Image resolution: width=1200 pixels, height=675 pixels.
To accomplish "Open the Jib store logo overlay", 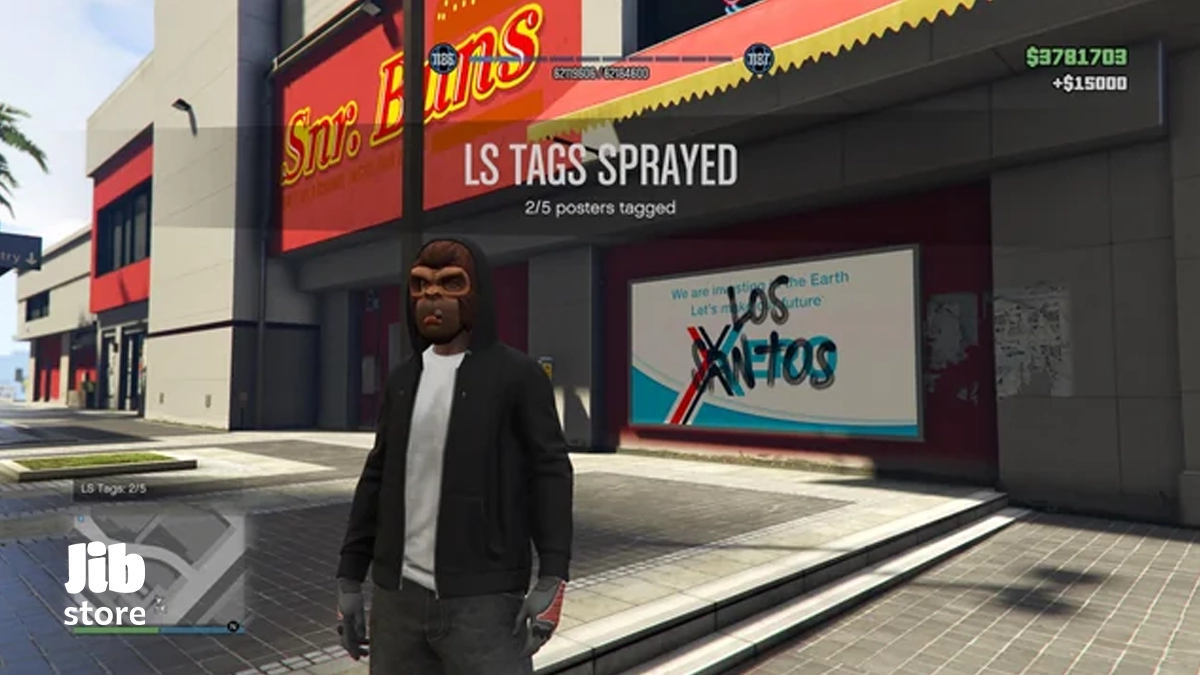I will click(106, 585).
